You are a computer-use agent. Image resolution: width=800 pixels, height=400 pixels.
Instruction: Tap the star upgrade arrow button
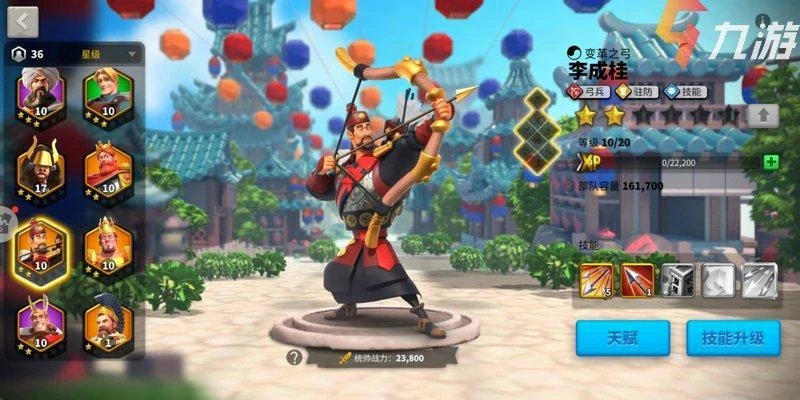tap(763, 115)
